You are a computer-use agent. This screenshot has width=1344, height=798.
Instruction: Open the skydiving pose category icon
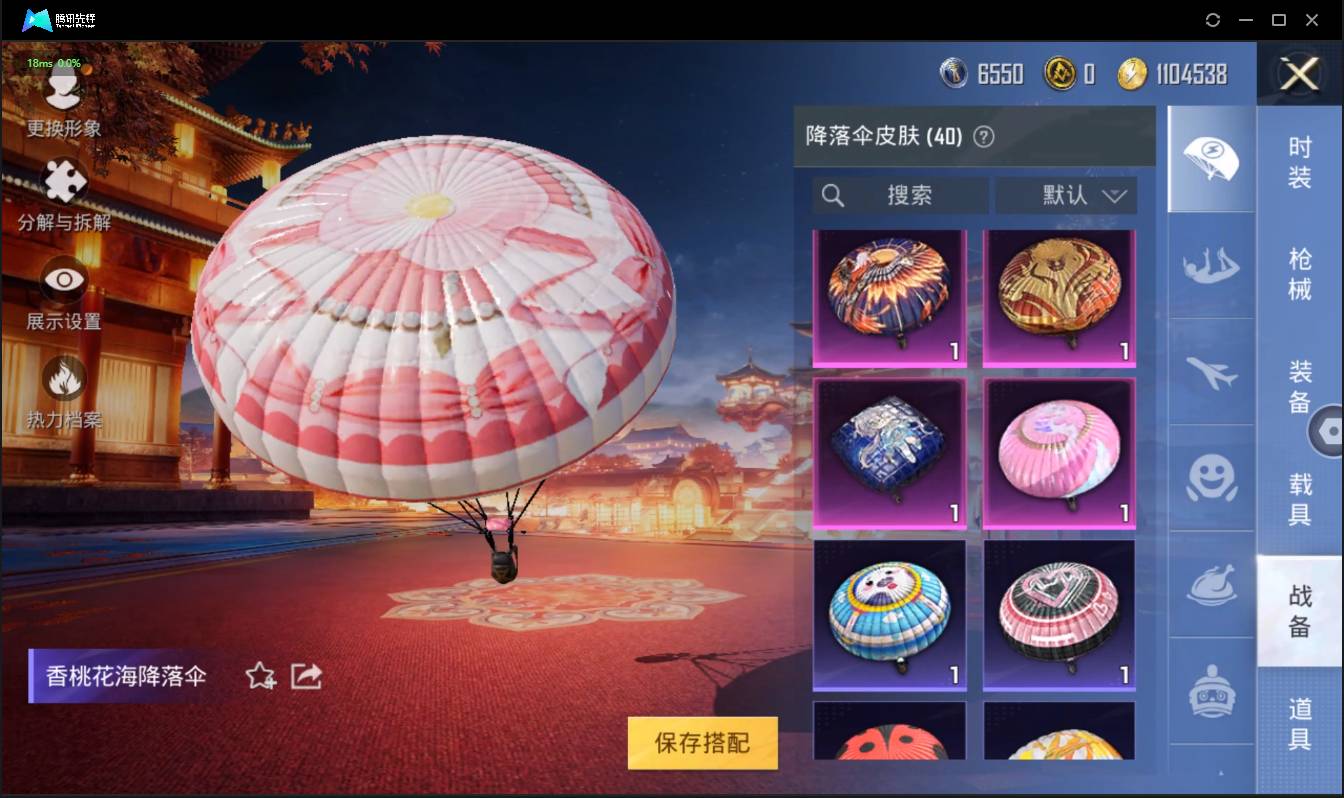pyautogui.click(x=1211, y=266)
